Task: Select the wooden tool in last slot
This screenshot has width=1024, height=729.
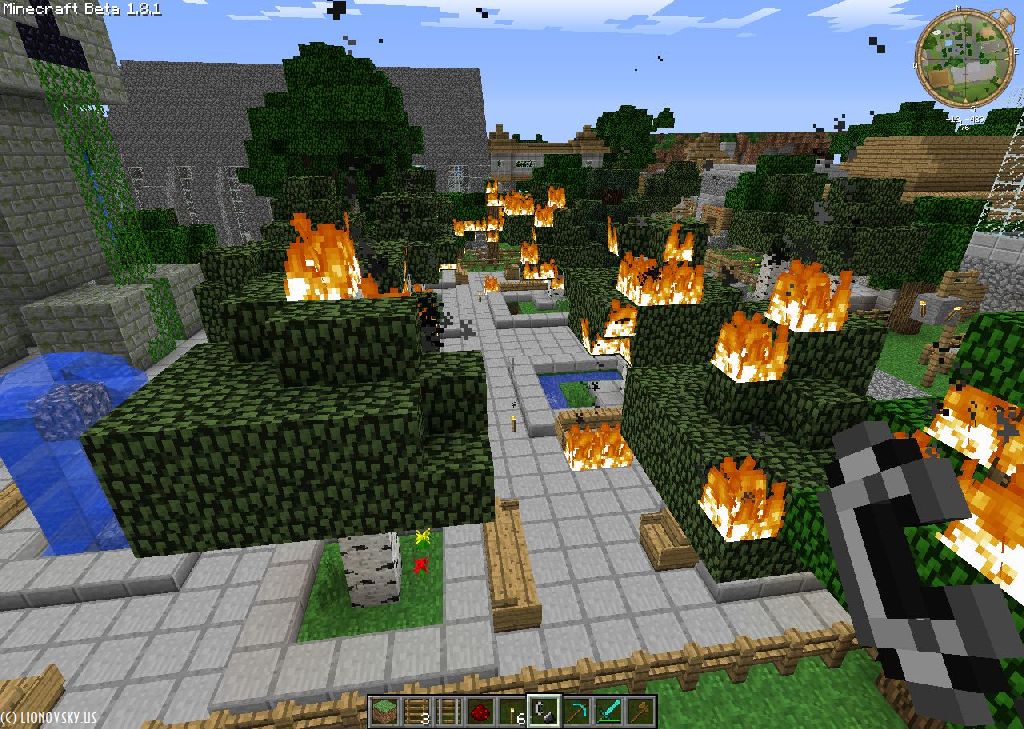Action: pos(640,712)
